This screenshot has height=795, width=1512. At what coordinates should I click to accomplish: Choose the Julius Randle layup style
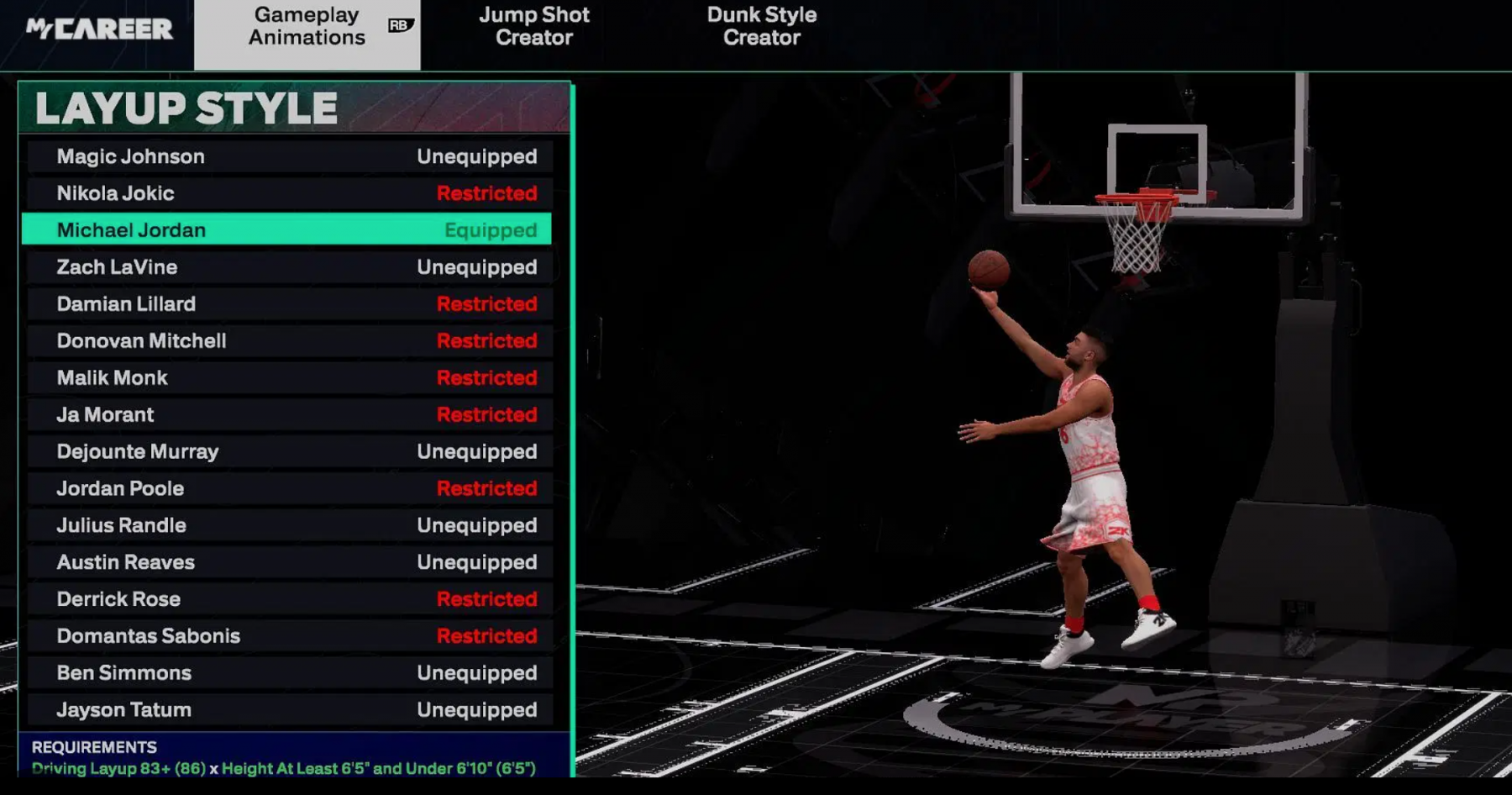click(x=289, y=526)
